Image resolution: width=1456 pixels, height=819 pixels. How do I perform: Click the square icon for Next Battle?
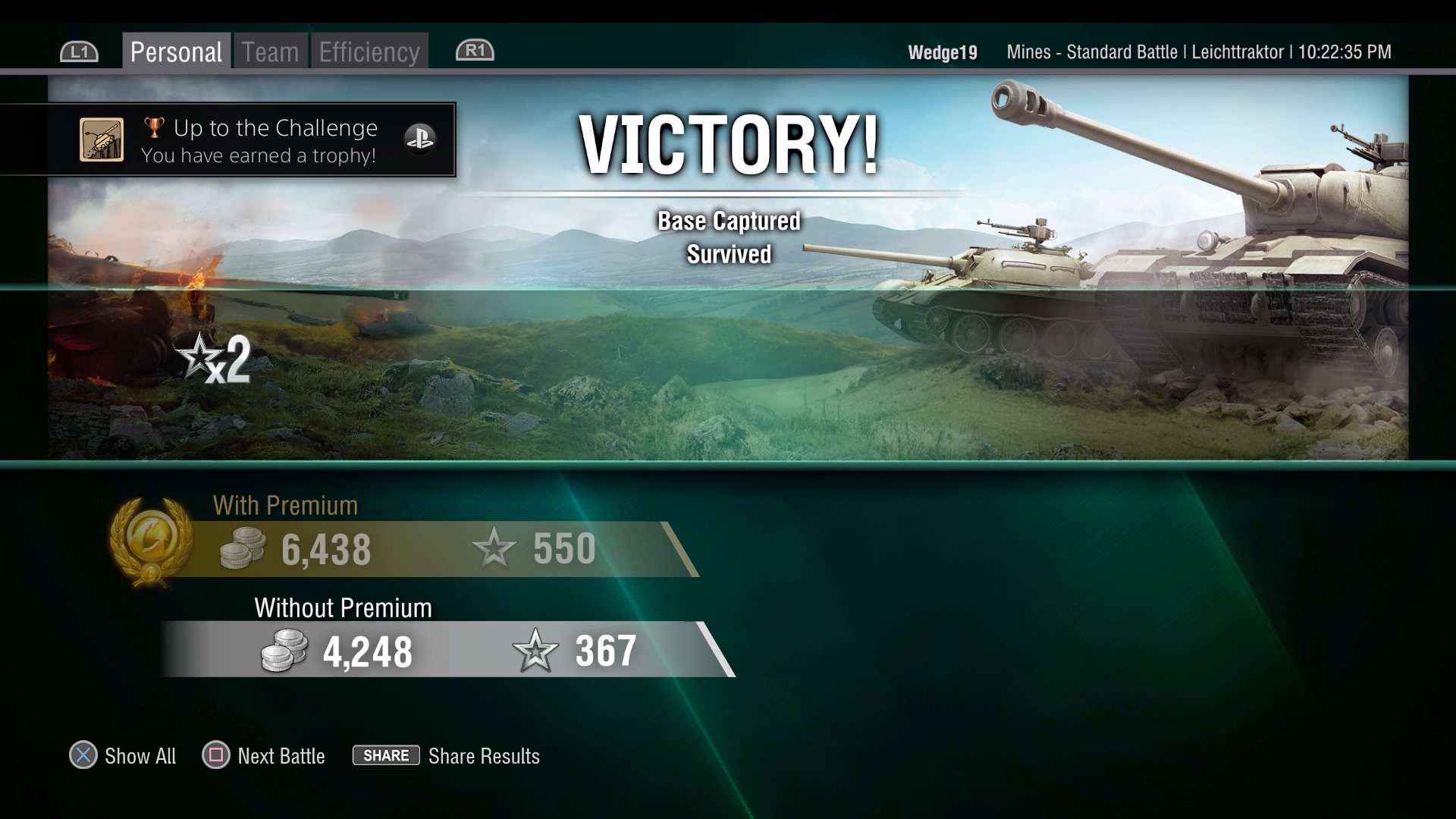[215, 755]
